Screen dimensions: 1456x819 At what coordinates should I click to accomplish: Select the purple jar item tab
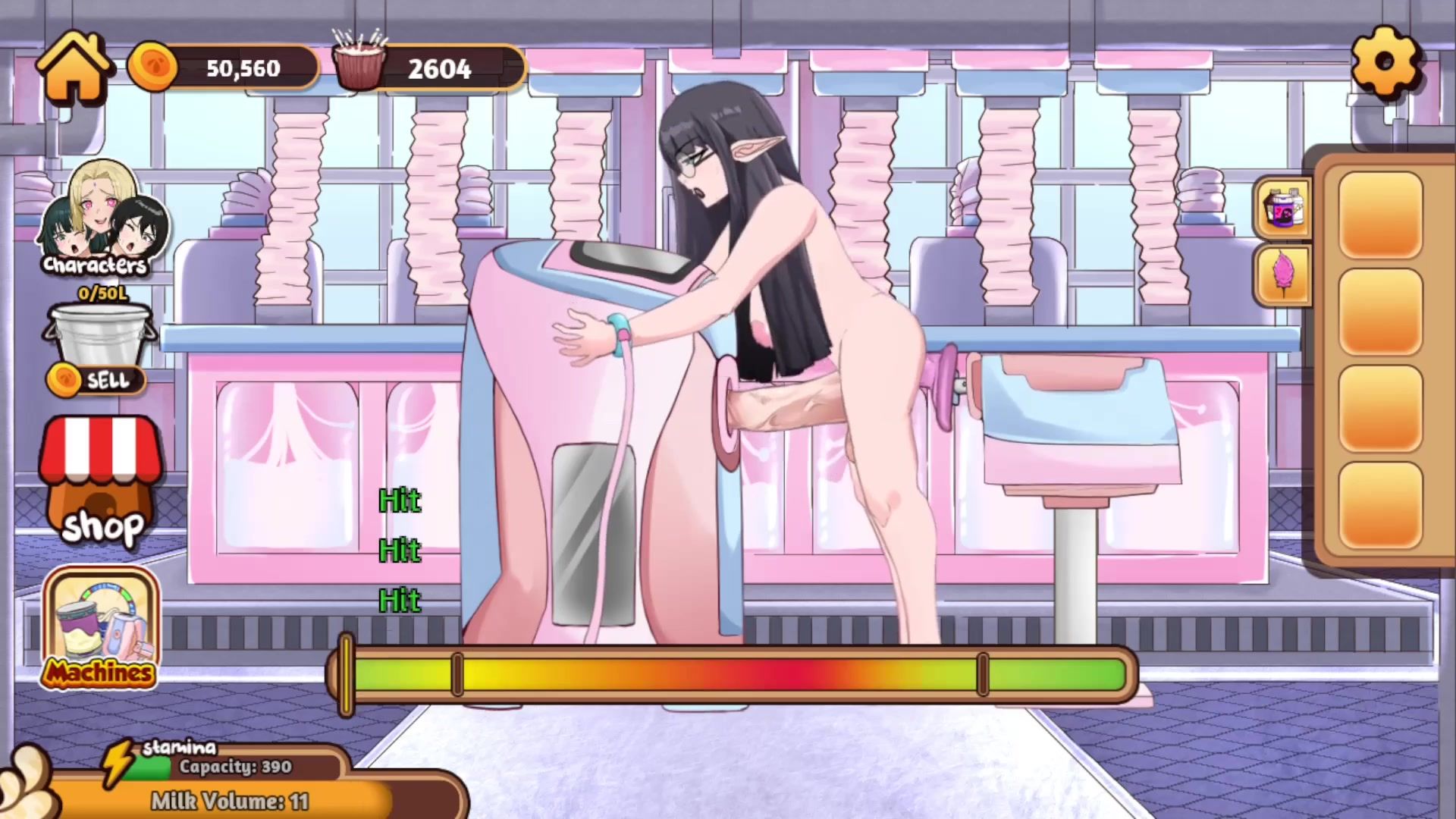pos(1283,208)
